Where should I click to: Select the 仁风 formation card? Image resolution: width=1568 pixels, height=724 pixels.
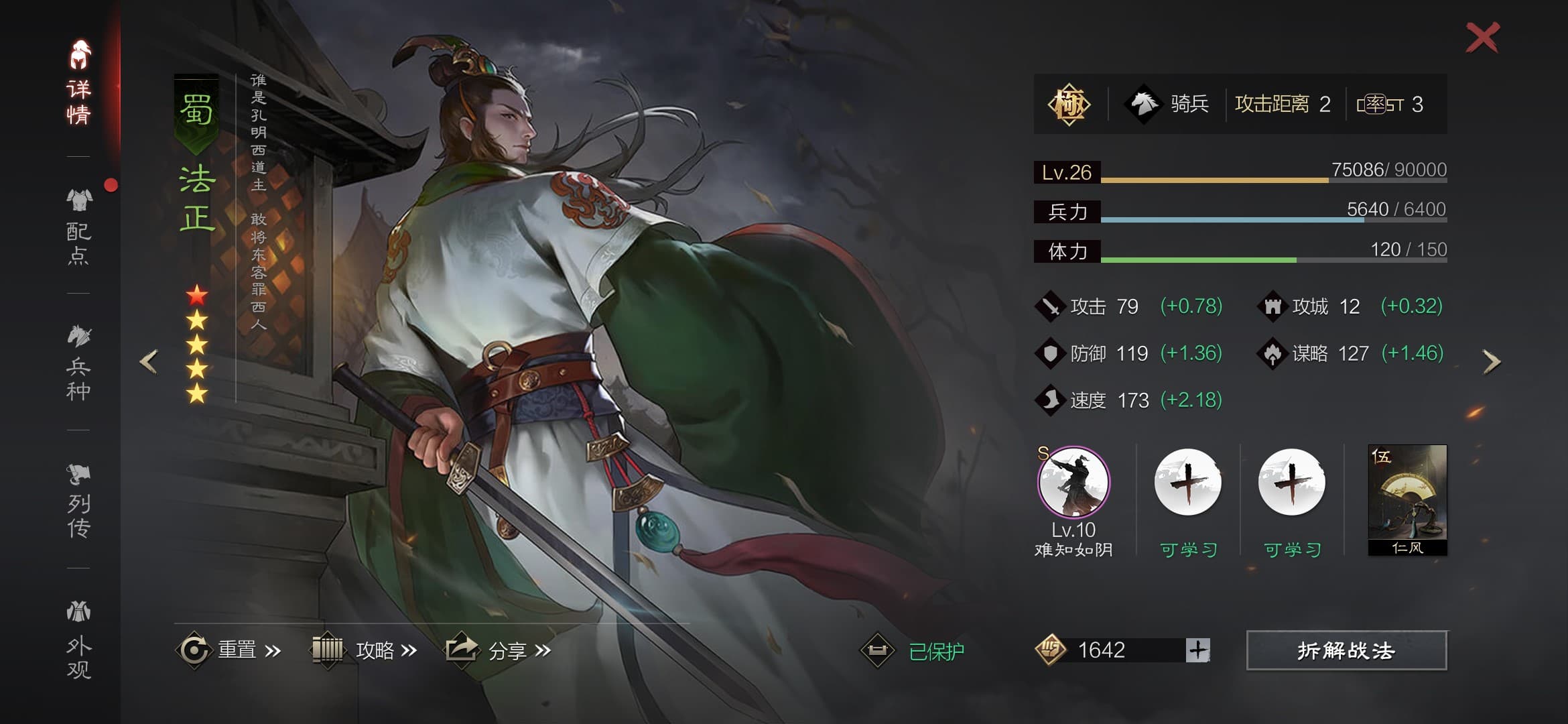(1407, 499)
